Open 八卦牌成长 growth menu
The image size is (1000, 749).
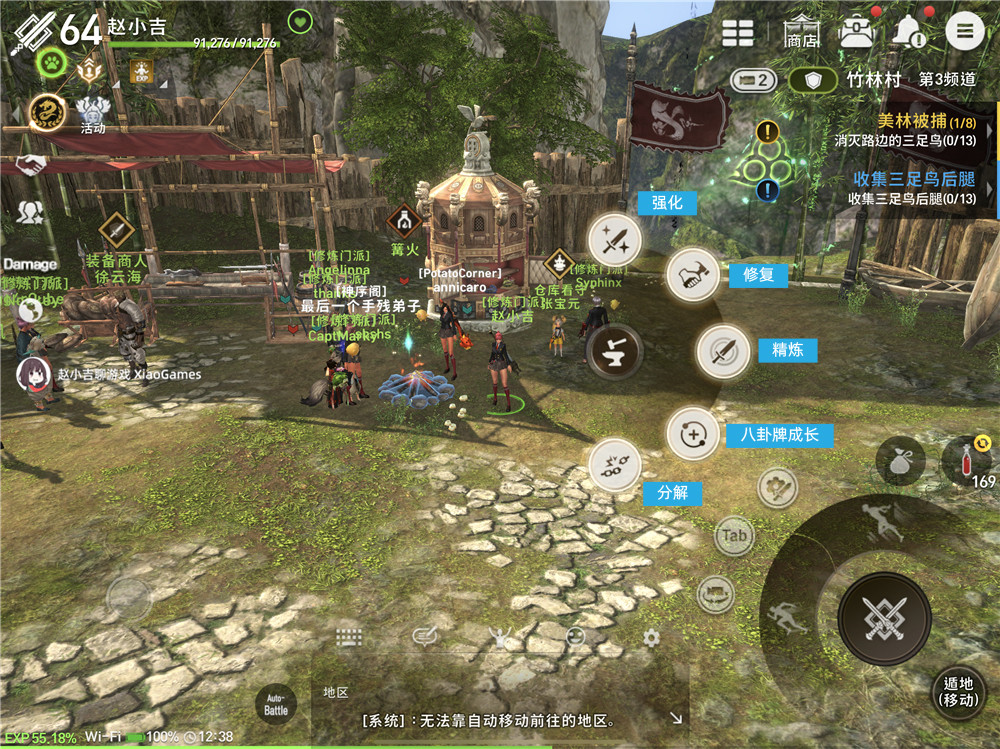tap(693, 434)
